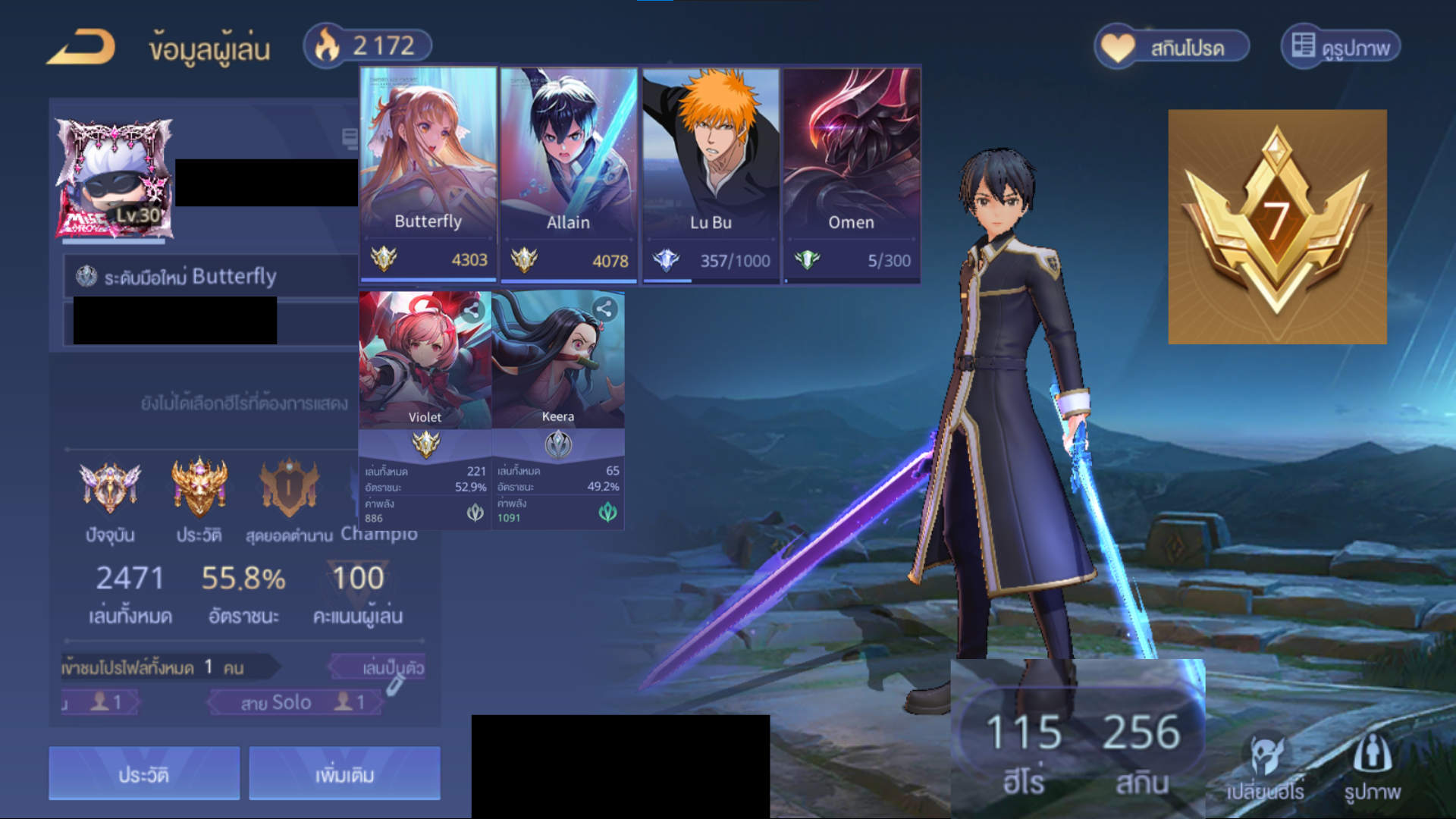Share the Violet card
This screenshot has width=1456, height=819.
472,310
